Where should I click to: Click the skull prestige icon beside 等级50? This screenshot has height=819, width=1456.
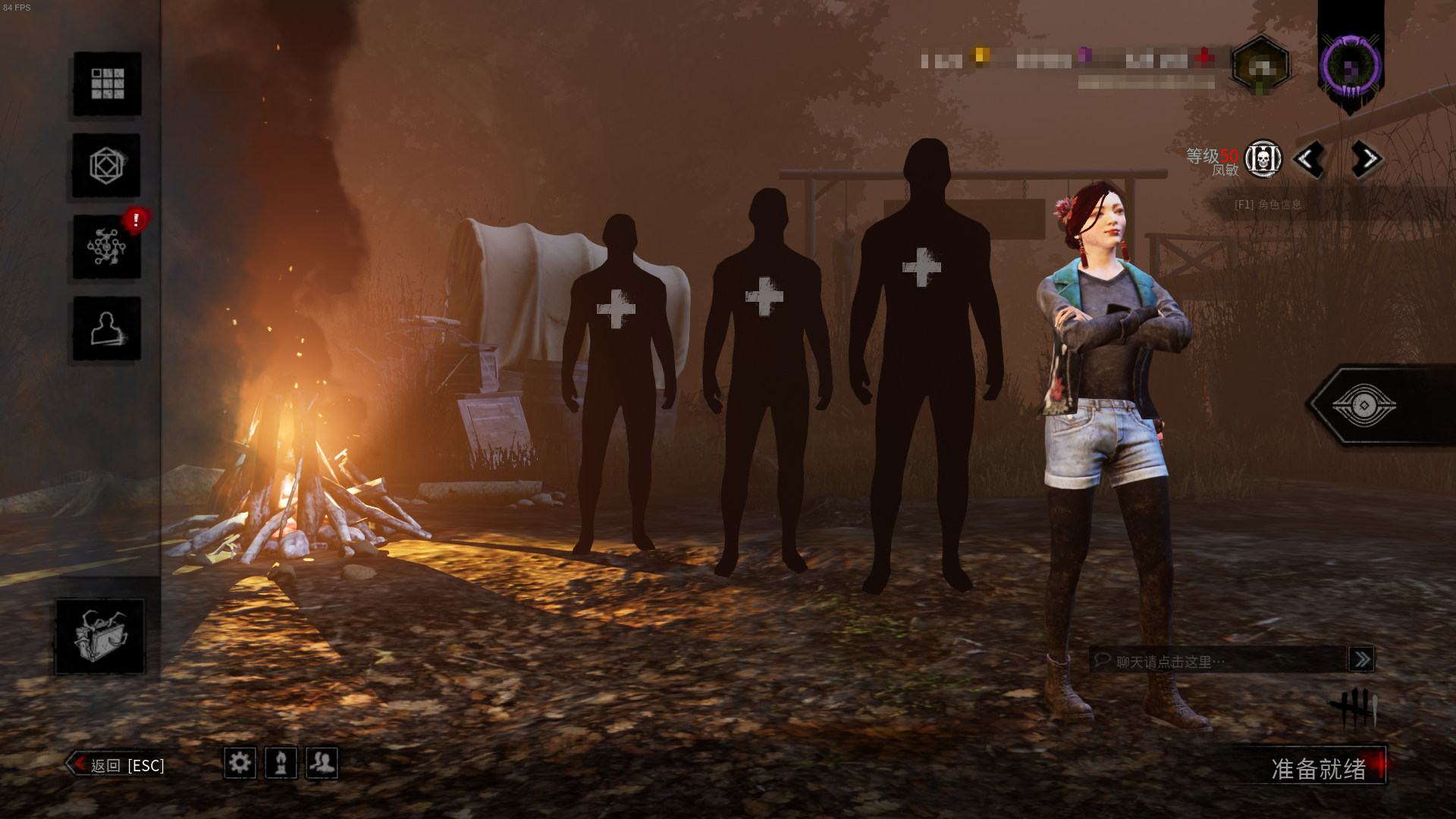click(x=1263, y=159)
